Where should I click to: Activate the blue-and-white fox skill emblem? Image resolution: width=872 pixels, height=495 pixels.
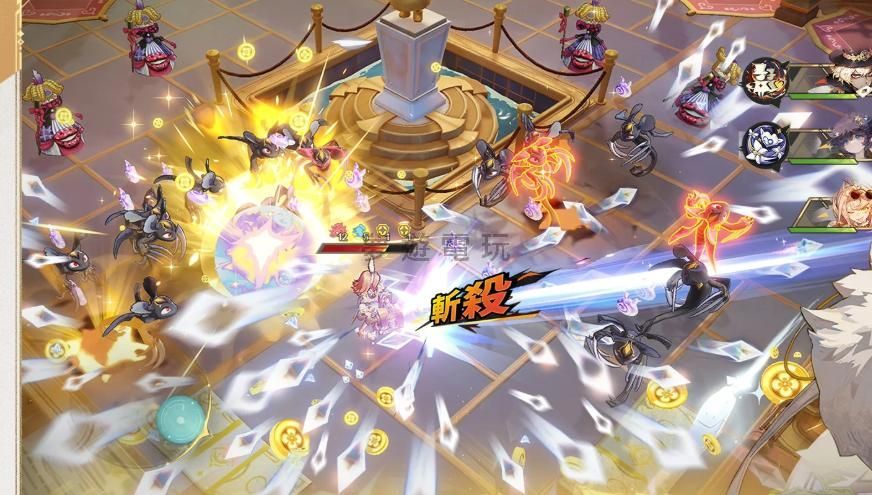pos(763,142)
